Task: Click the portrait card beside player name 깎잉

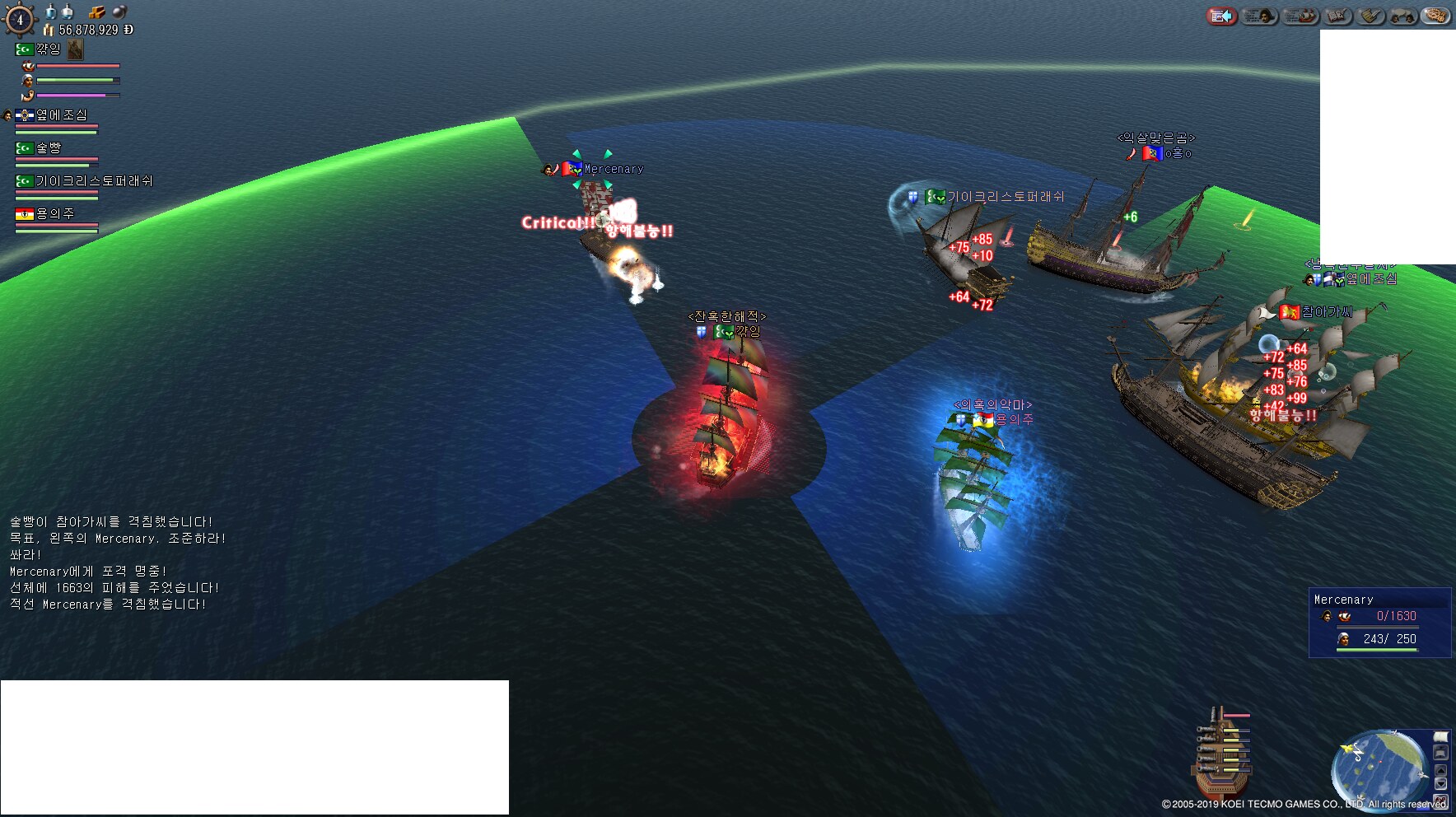Action: tap(76, 49)
